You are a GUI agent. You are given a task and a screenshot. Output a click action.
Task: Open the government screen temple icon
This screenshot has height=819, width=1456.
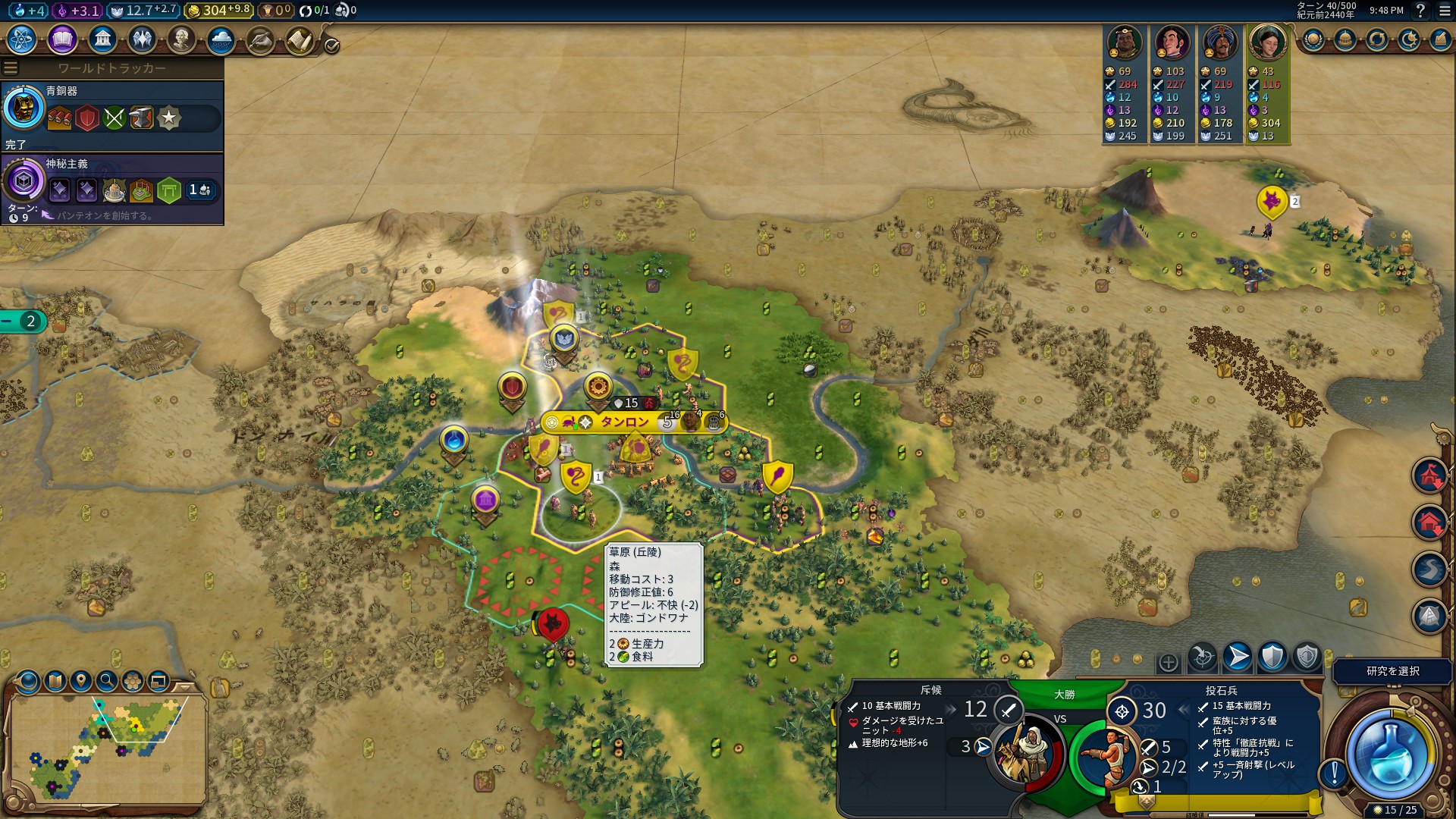click(x=102, y=39)
